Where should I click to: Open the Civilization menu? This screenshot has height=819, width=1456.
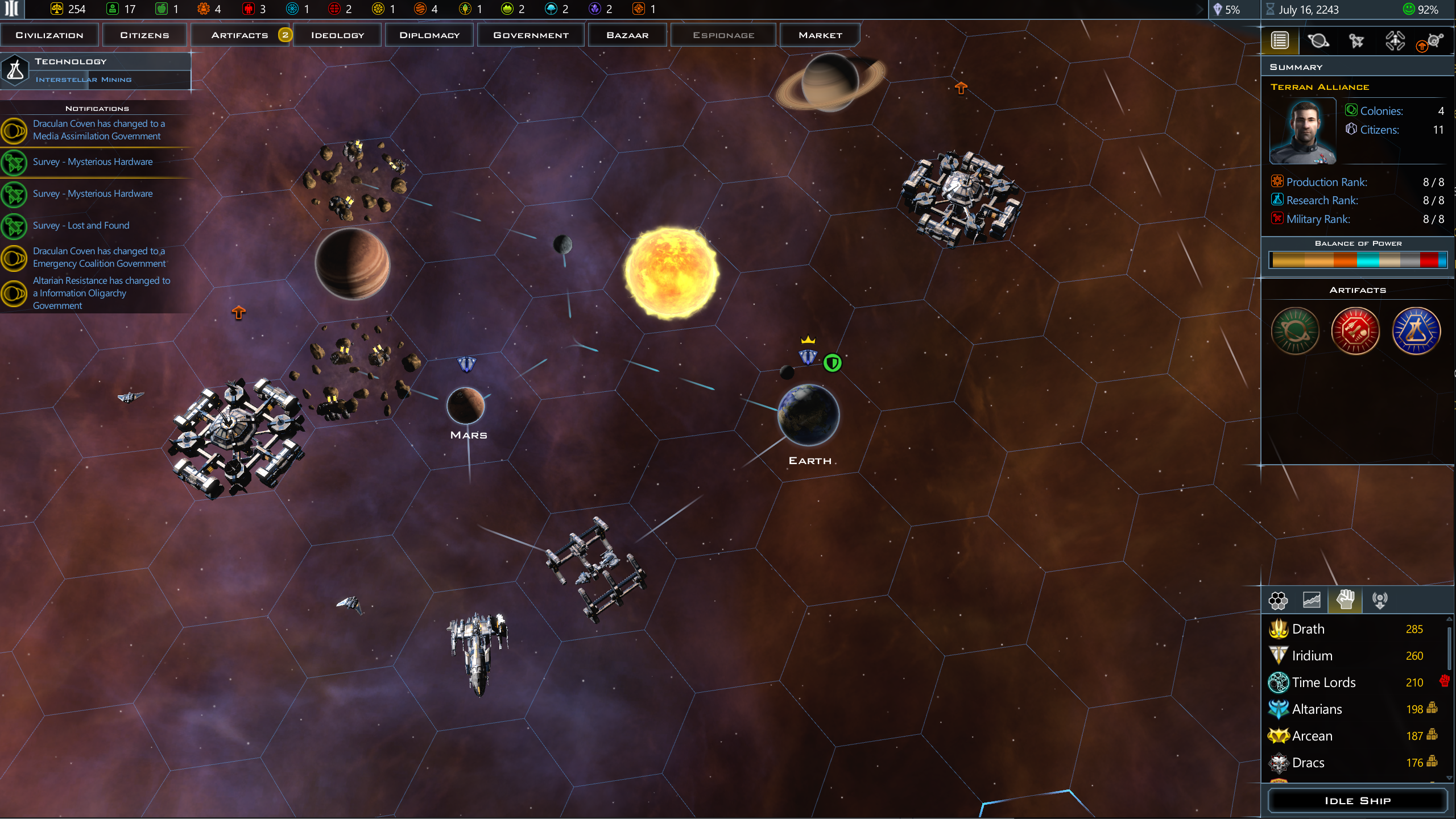pyautogui.click(x=49, y=35)
